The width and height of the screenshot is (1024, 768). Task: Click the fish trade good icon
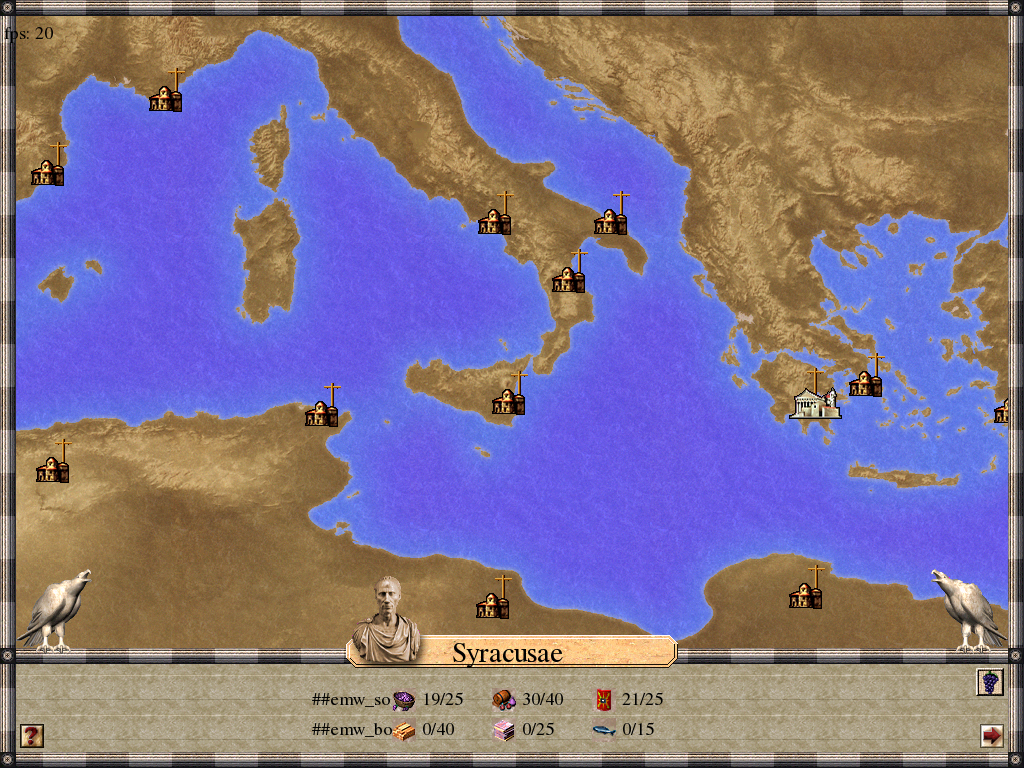[x=603, y=730]
